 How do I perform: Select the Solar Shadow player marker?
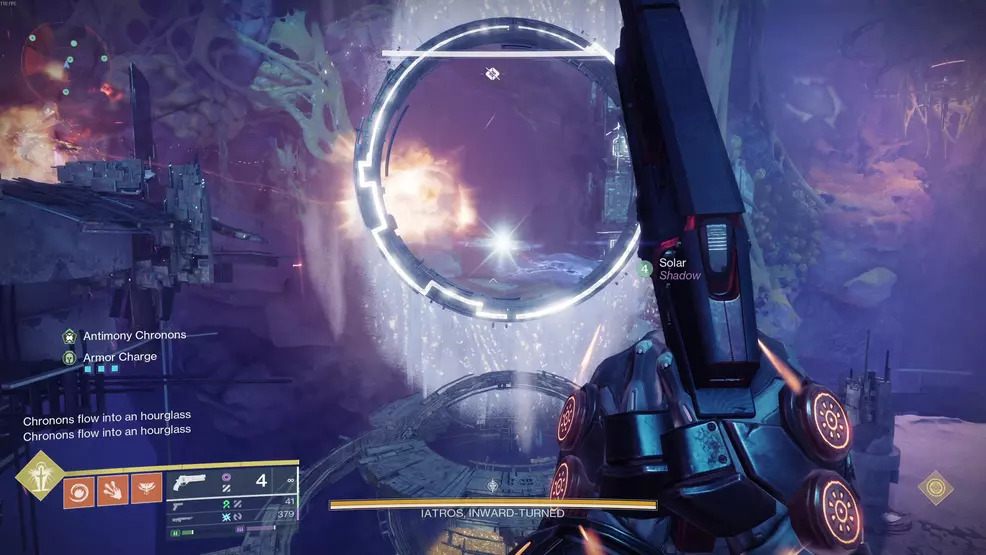[646, 268]
